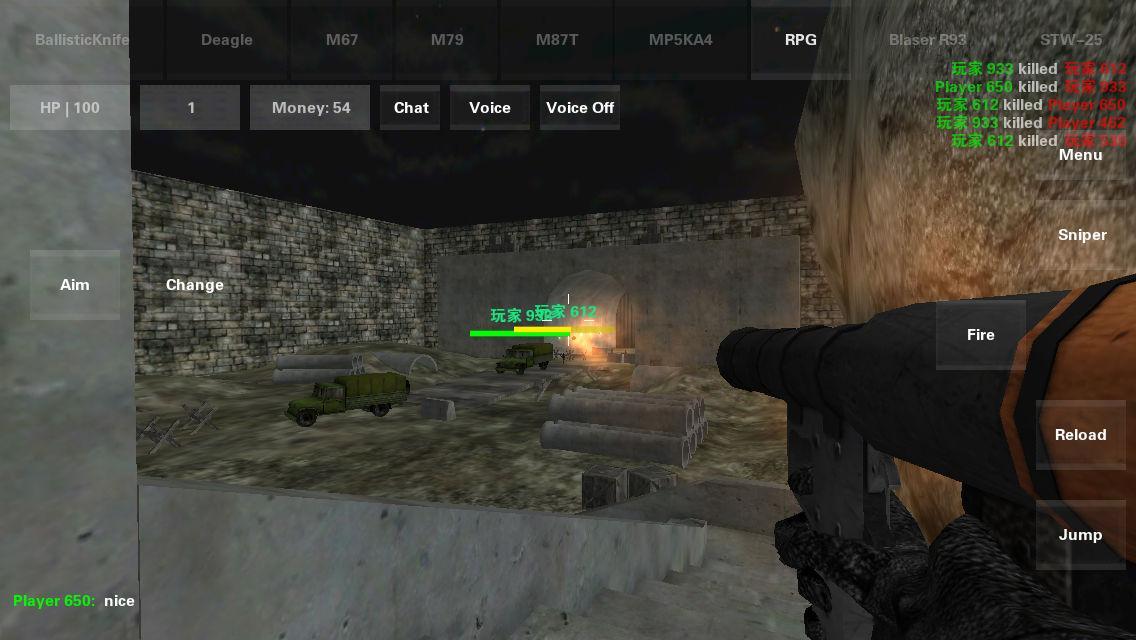Choose the M79 launcher
1136x640 pixels.
click(447, 40)
